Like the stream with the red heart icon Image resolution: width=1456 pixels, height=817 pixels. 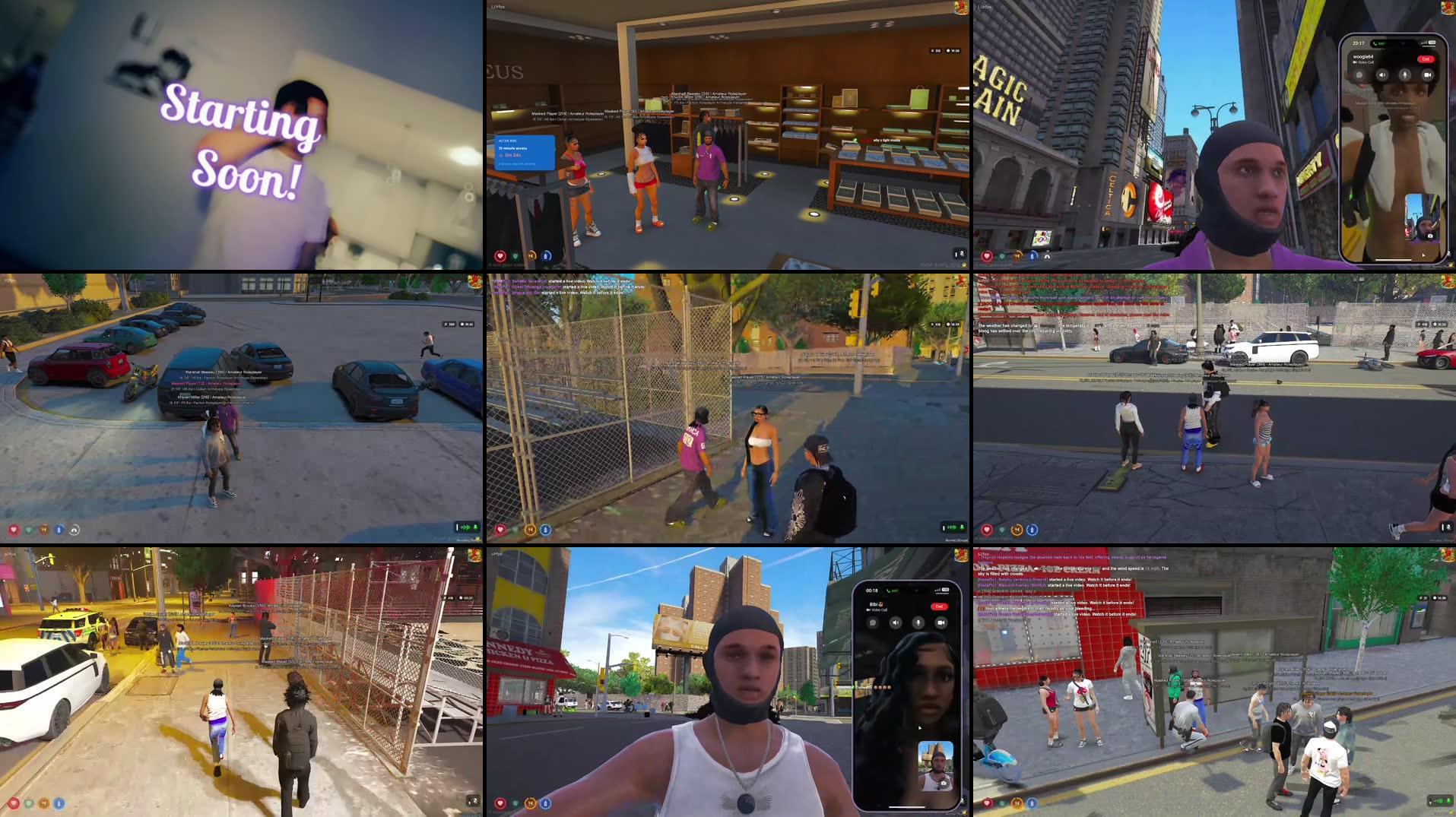[500, 256]
